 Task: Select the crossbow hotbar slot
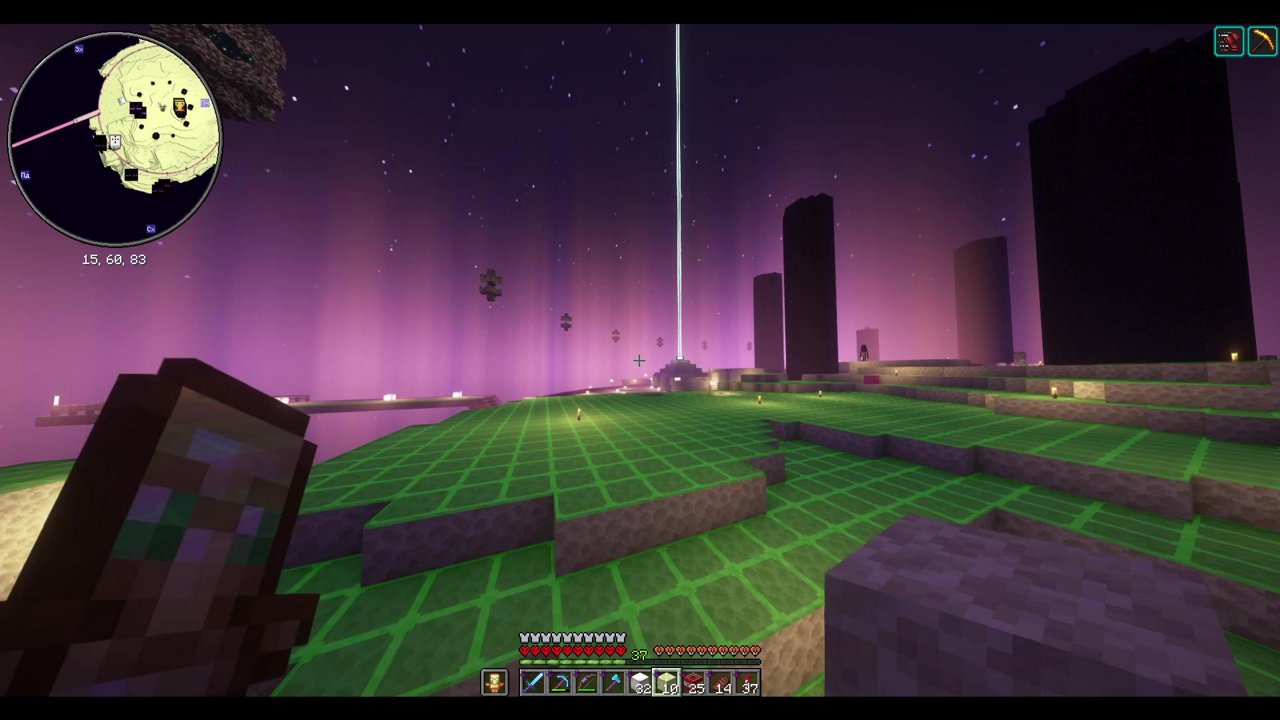point(561,683)
